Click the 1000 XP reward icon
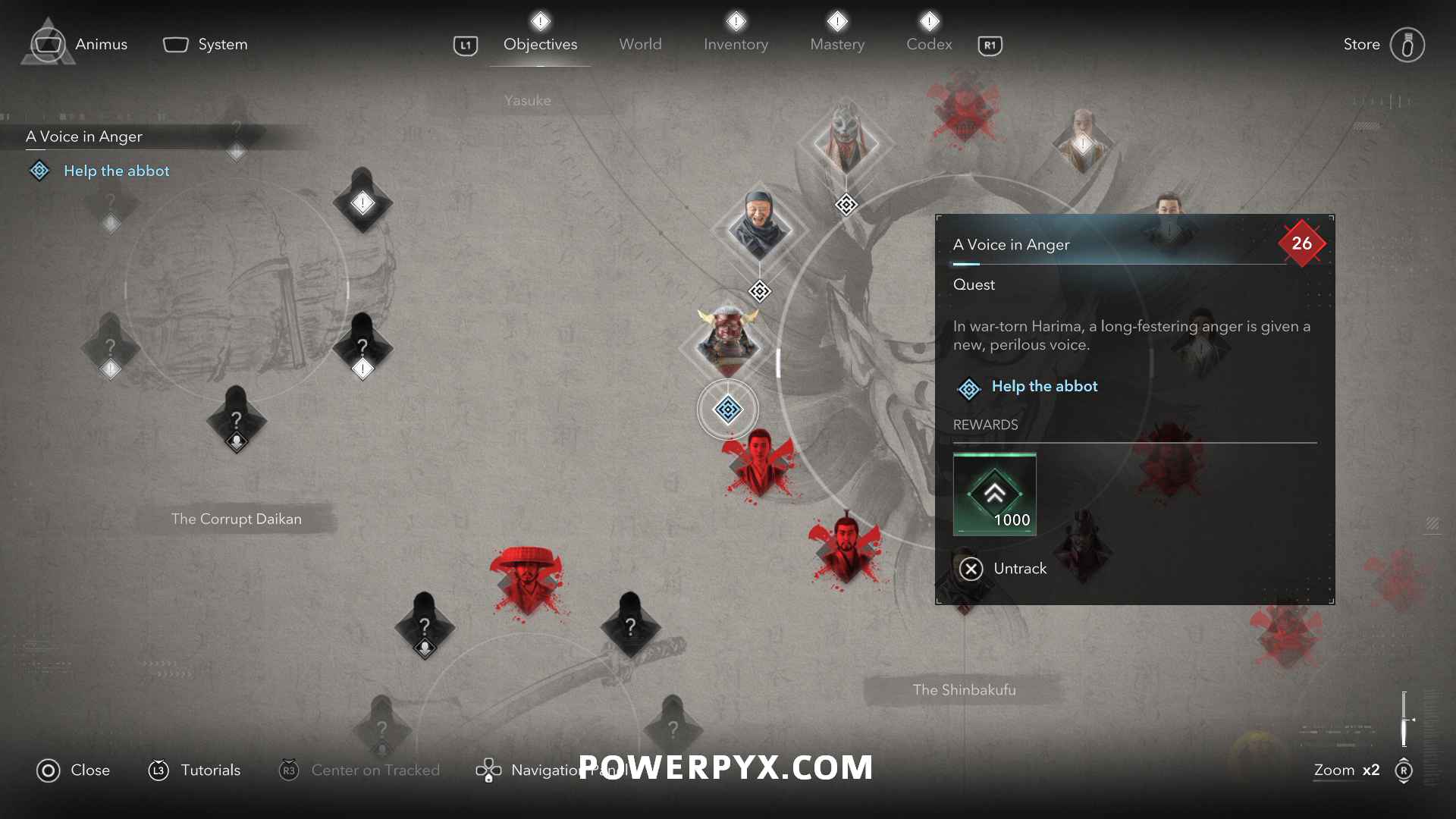The width and height of the screenshot is (1456, 819). click(x=995, y=493)
